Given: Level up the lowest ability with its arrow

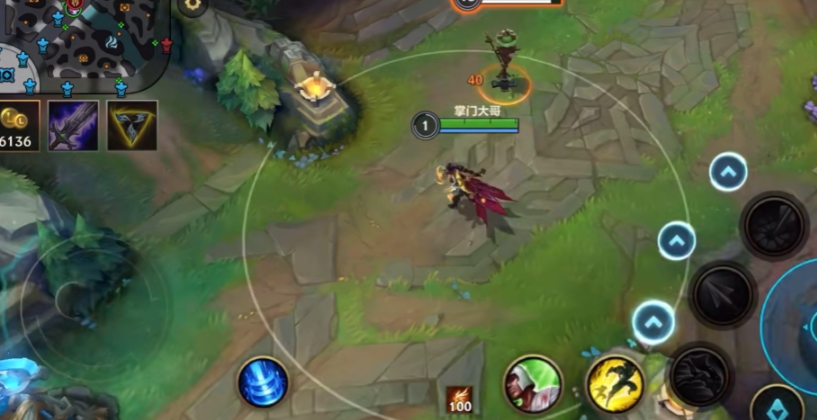Looking at the screenshot, I should tap(653, 322).
